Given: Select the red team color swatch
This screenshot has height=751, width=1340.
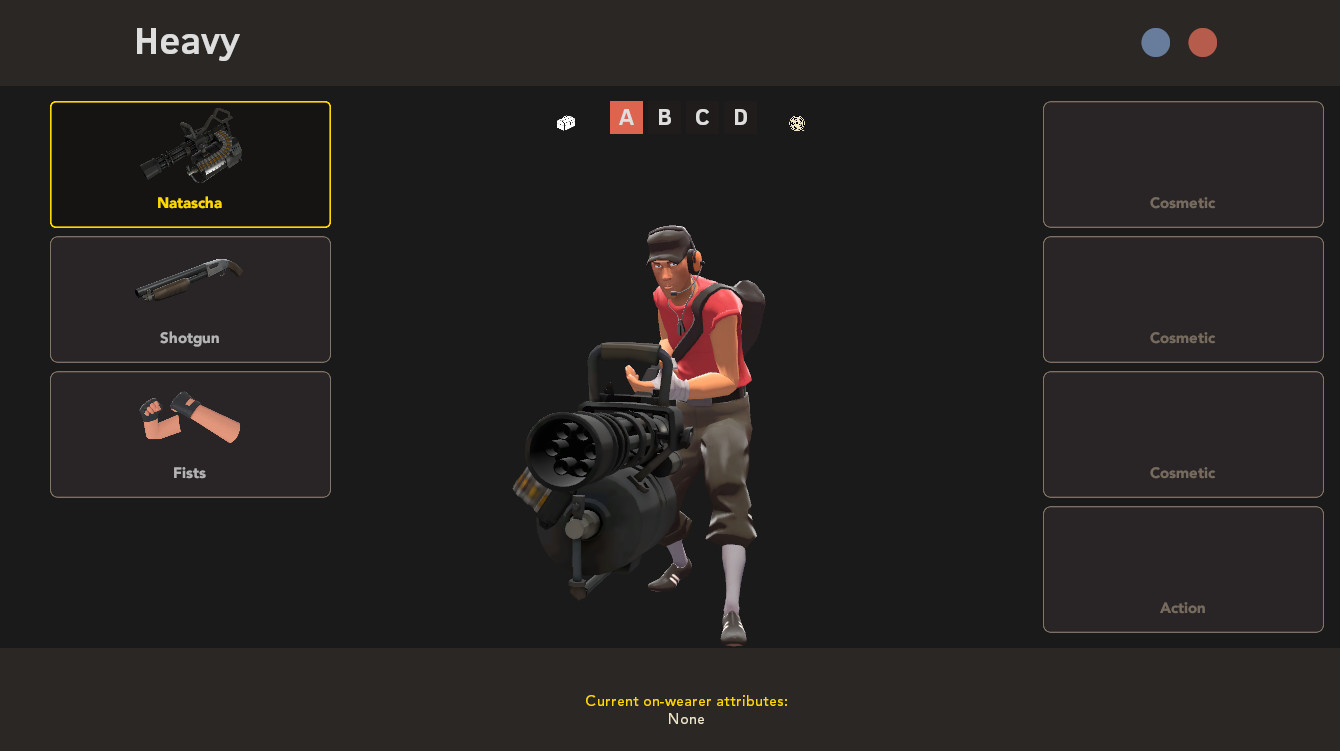Looking at the screenshot, I should [x=1203, y=42].
